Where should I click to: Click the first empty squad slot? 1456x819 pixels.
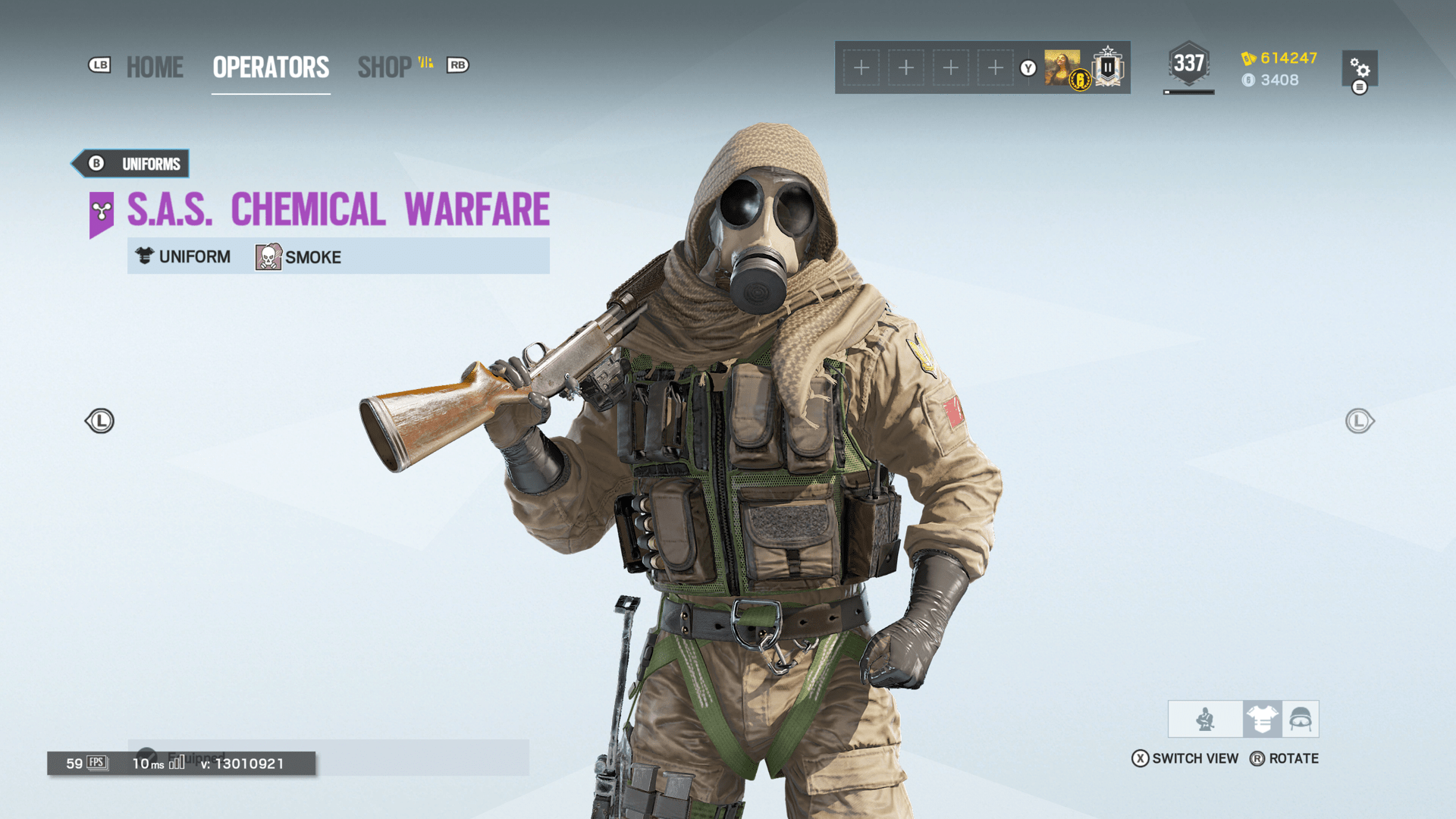(x=861, y=67)
